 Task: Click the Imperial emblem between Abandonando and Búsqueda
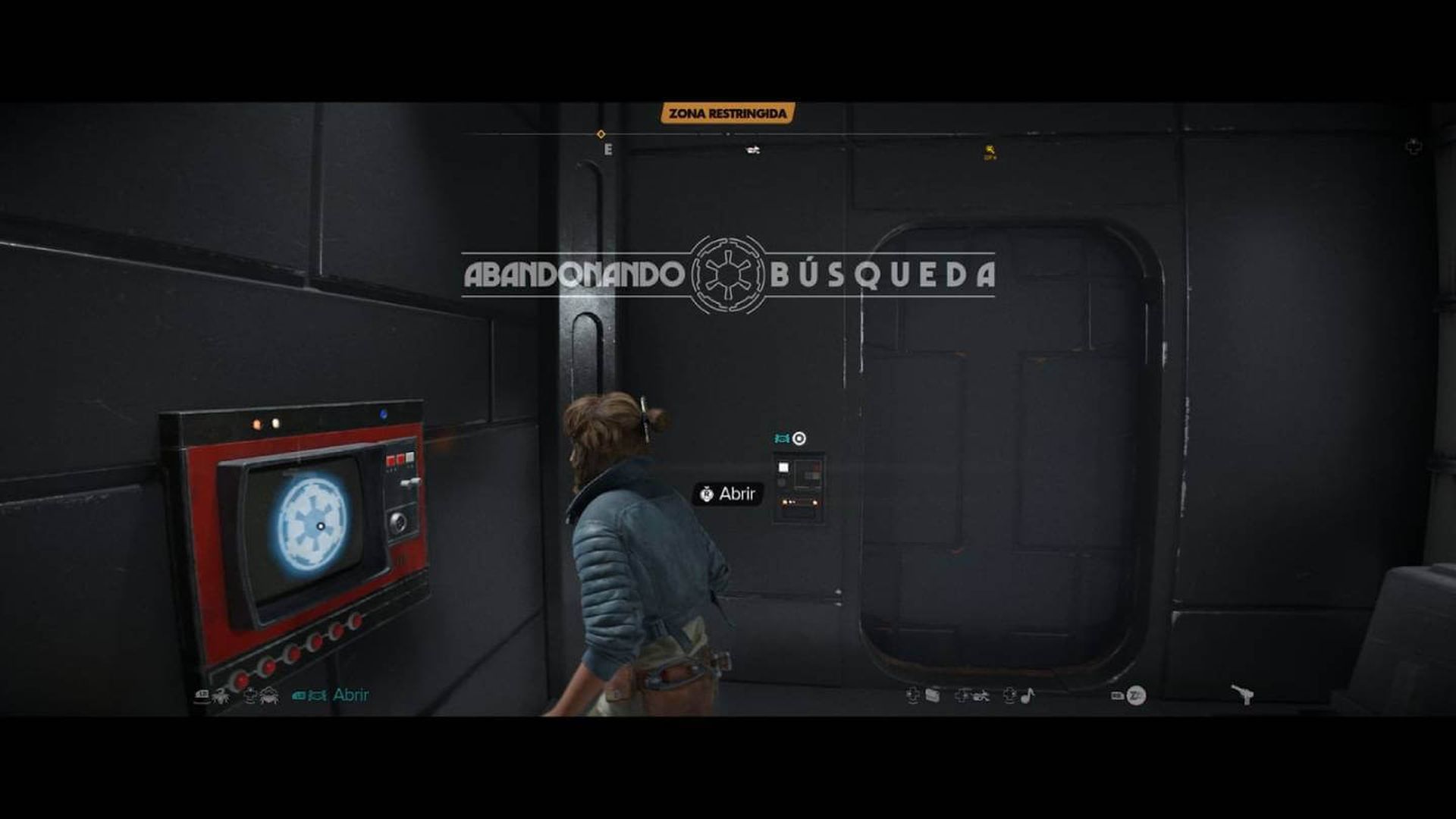726,275
